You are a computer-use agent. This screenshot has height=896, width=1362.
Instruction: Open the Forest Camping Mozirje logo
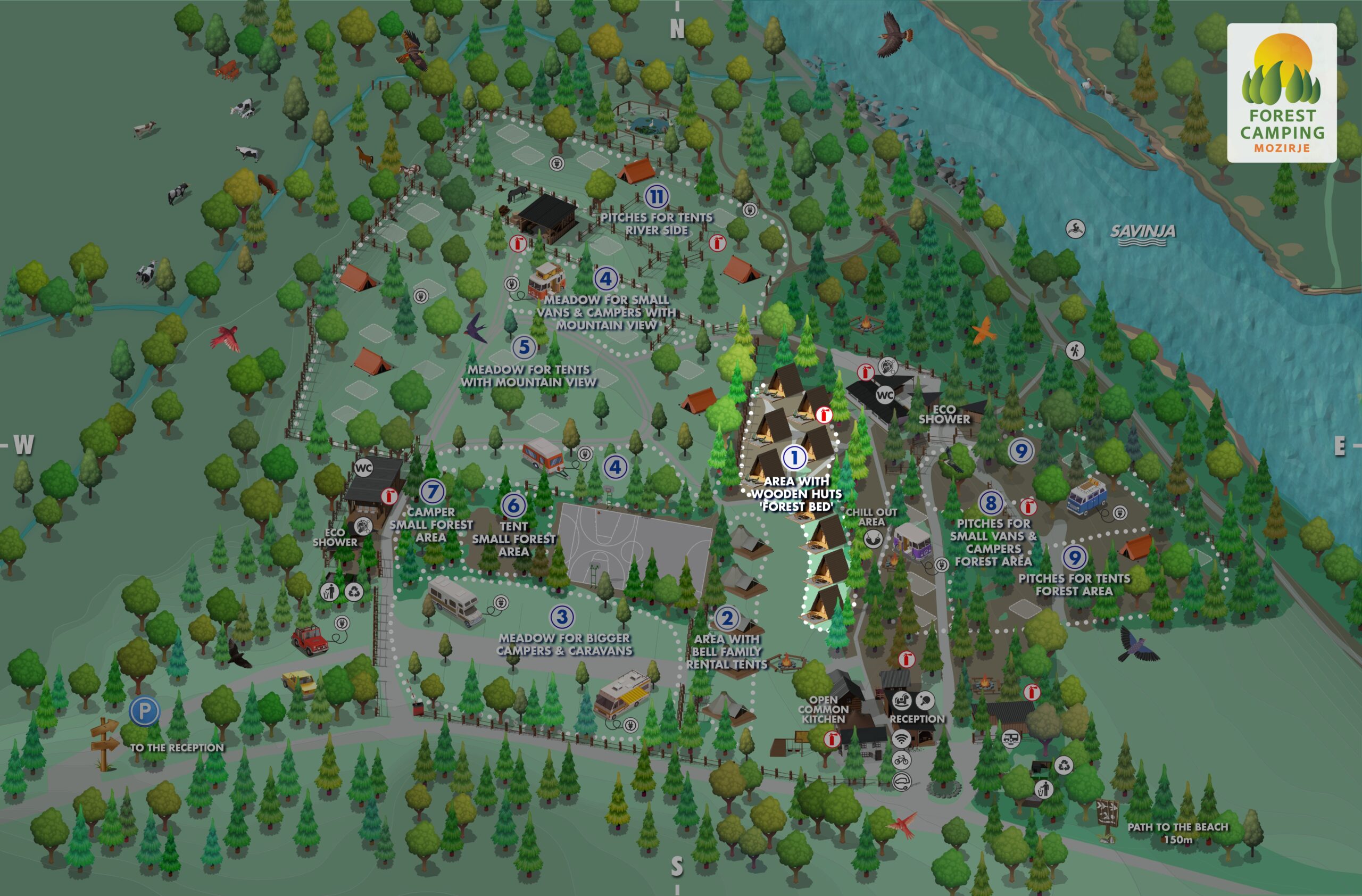tap(1282, 93)
